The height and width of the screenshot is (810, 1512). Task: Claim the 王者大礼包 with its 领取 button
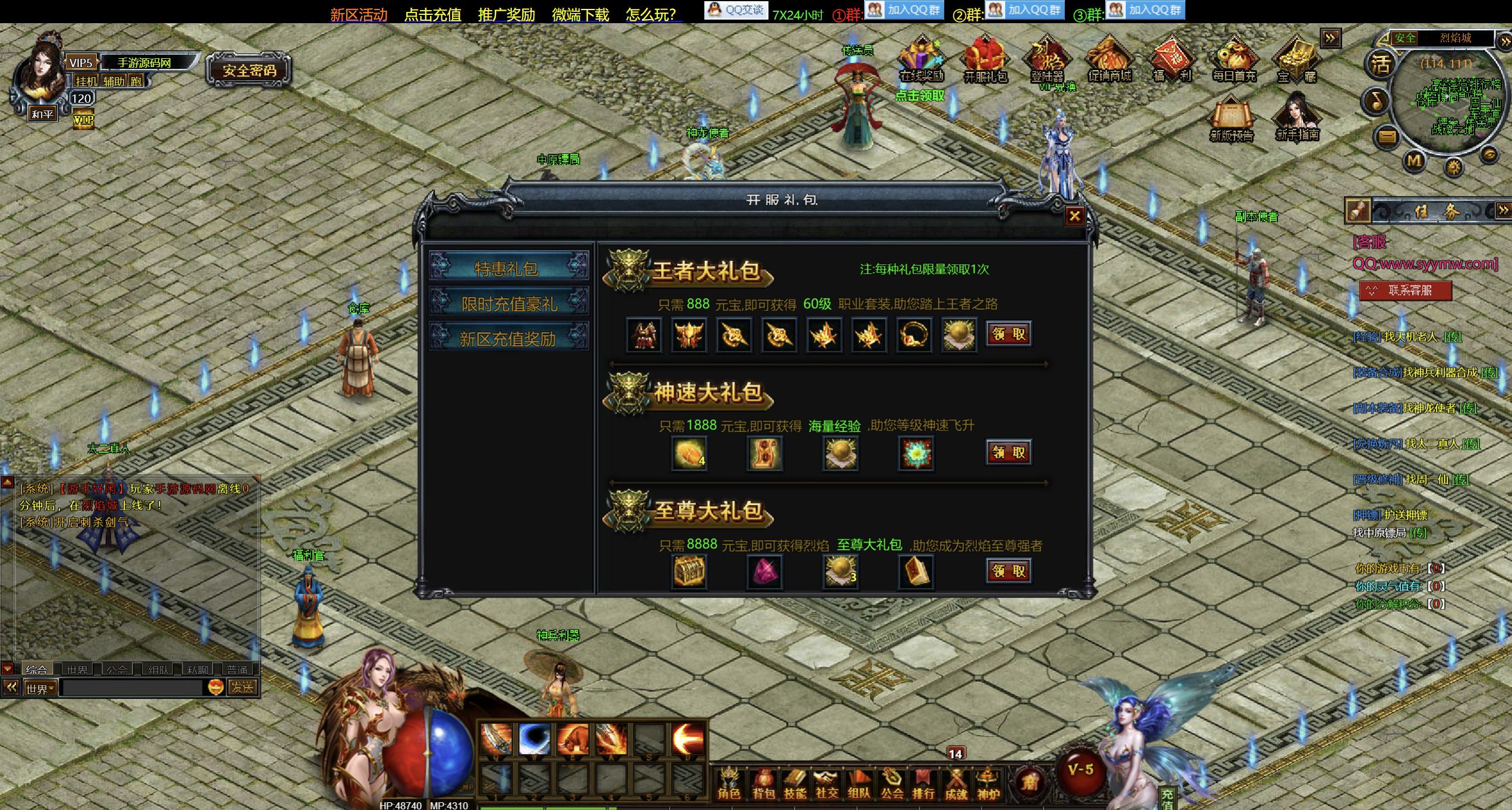[x=1008, y=334]
